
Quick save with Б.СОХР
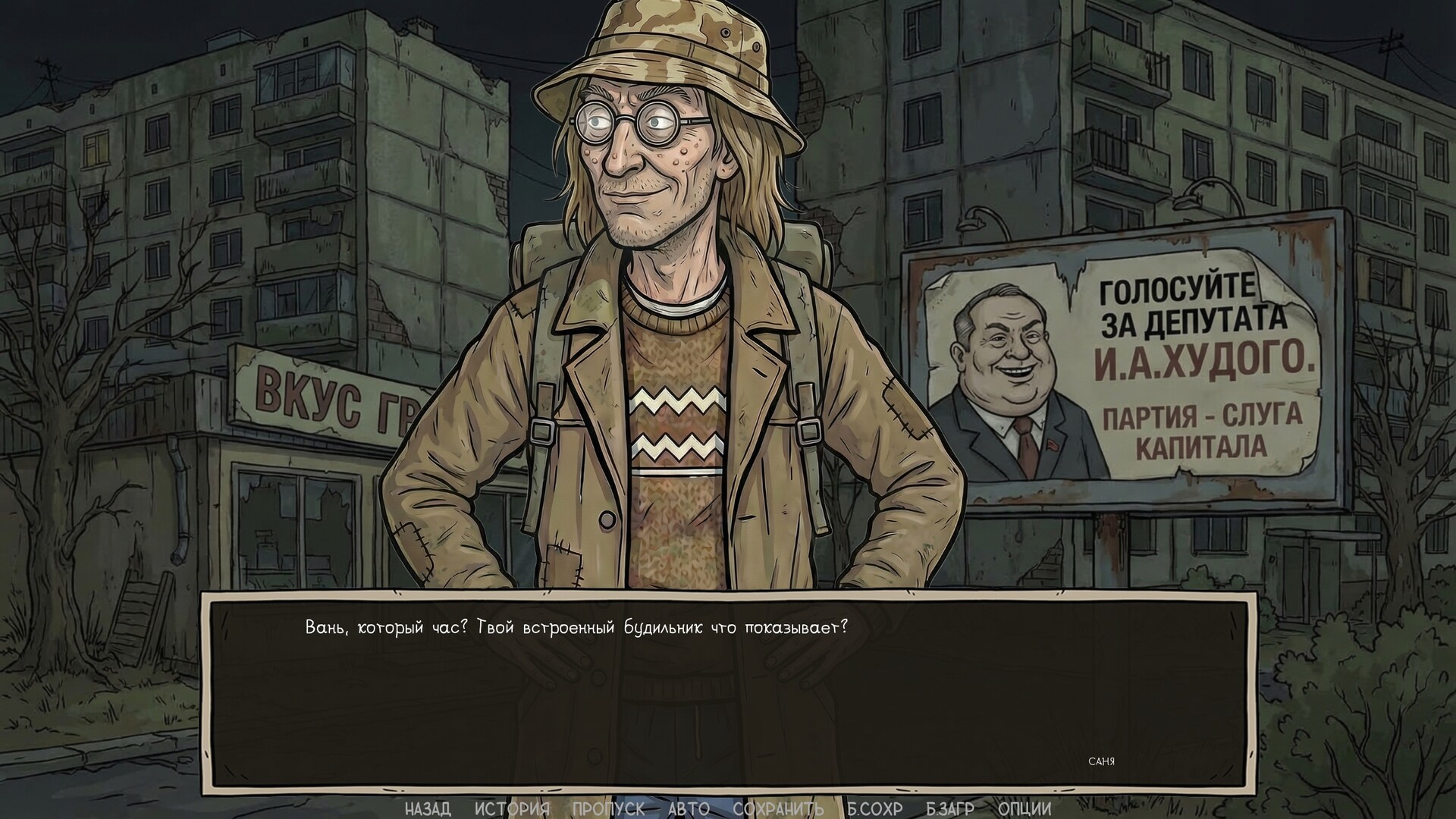click(872, 808)
